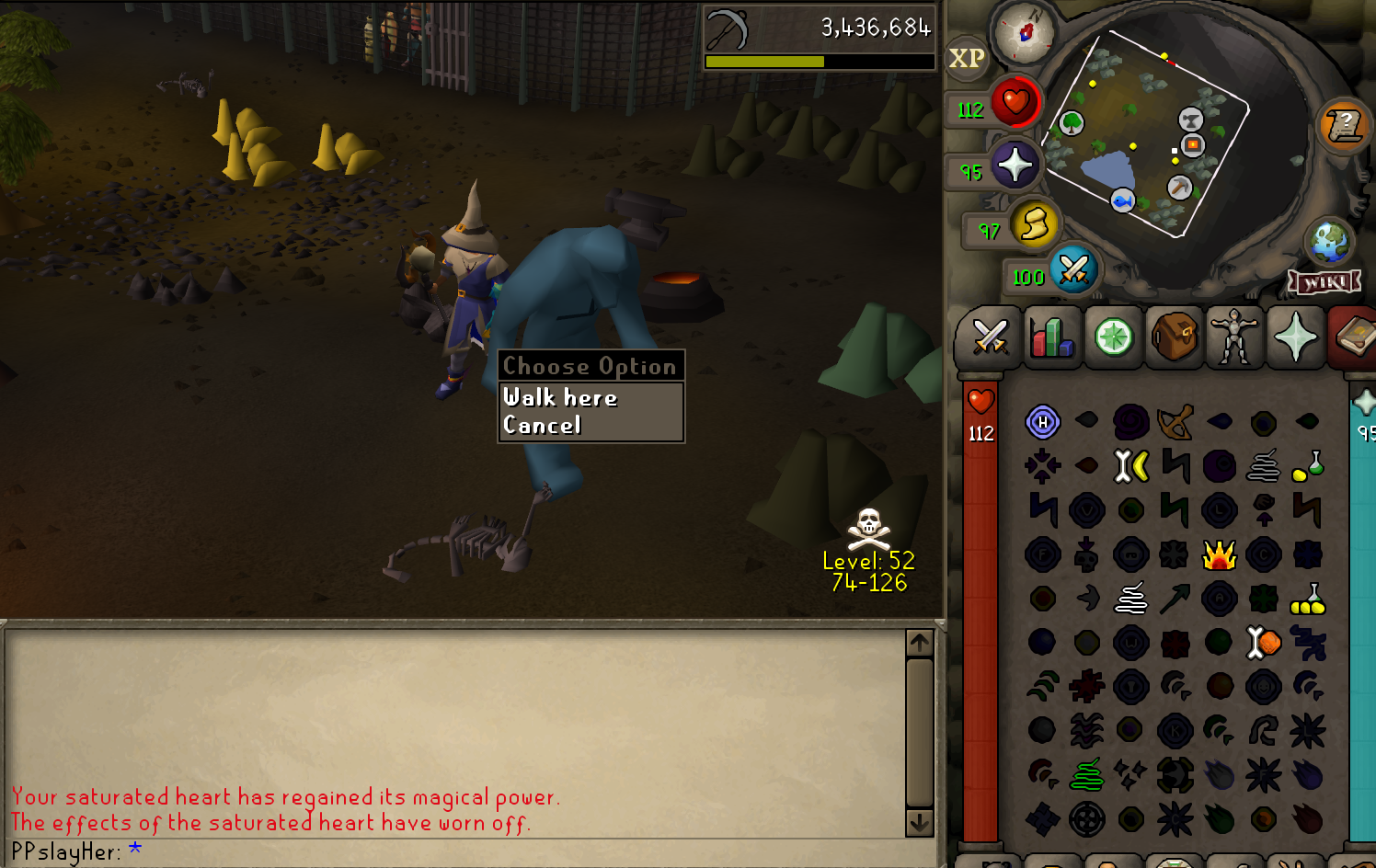This screenshot has width=1376, height=868.
Task: Cast Bones to Peaches
Action: pyautogui.click(x=1264, y=644)
